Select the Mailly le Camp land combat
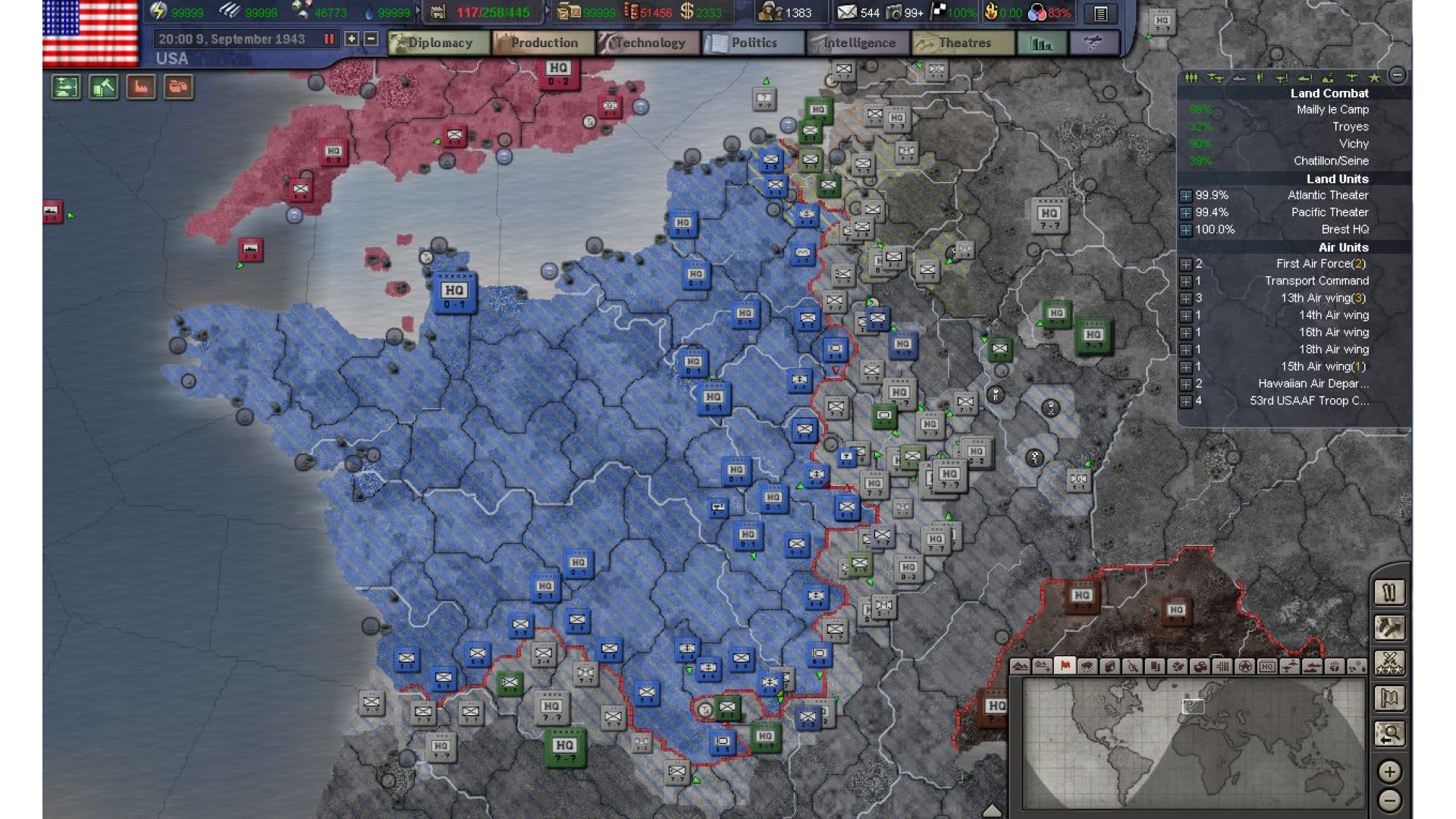The image size is (1456, 819). (x=1332, y=110)
